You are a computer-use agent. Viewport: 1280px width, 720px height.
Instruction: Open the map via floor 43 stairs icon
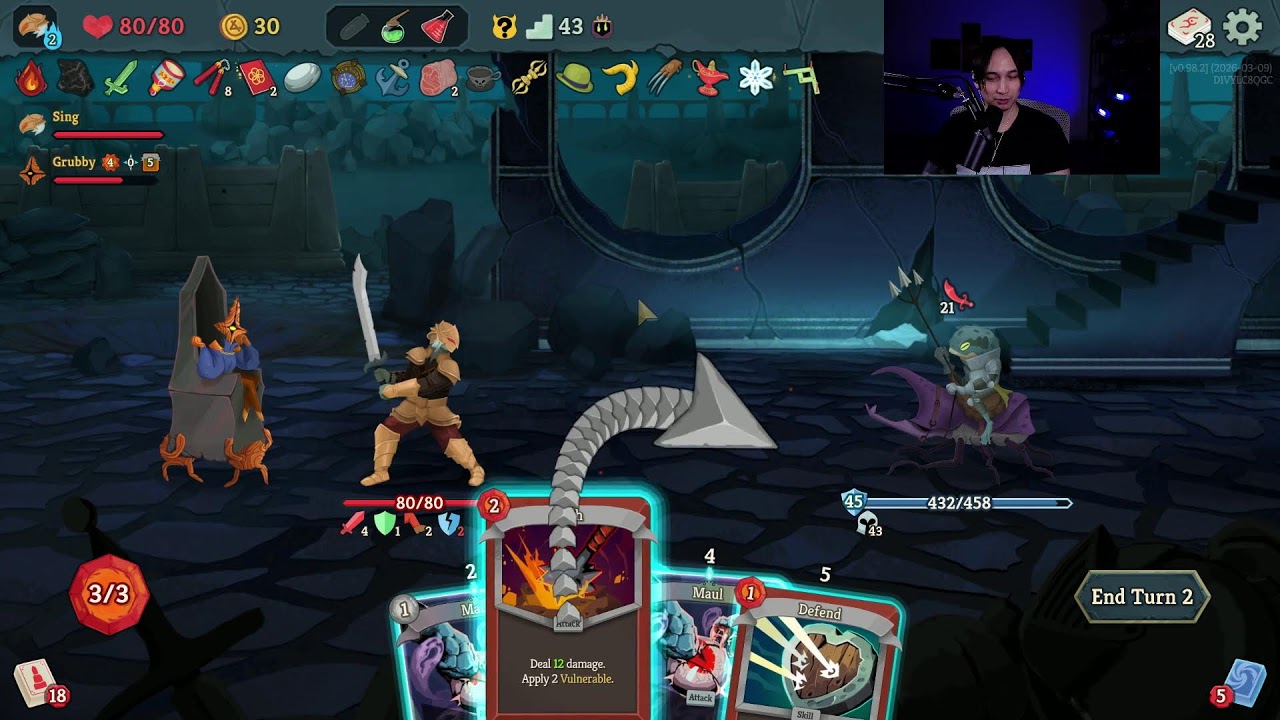pyautogui.click(x=540, y=27)
